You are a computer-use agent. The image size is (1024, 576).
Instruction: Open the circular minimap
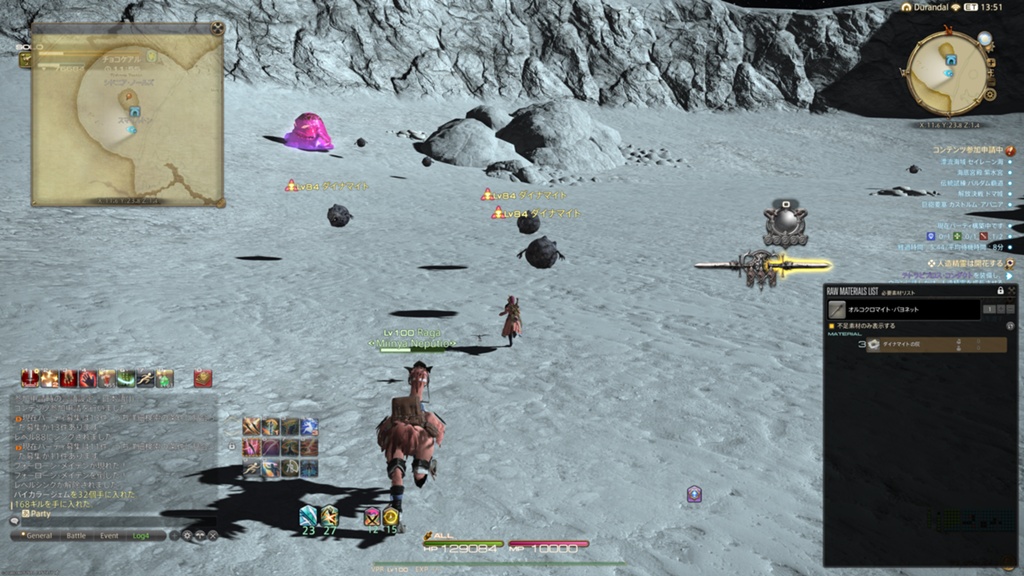click(946, 73)
